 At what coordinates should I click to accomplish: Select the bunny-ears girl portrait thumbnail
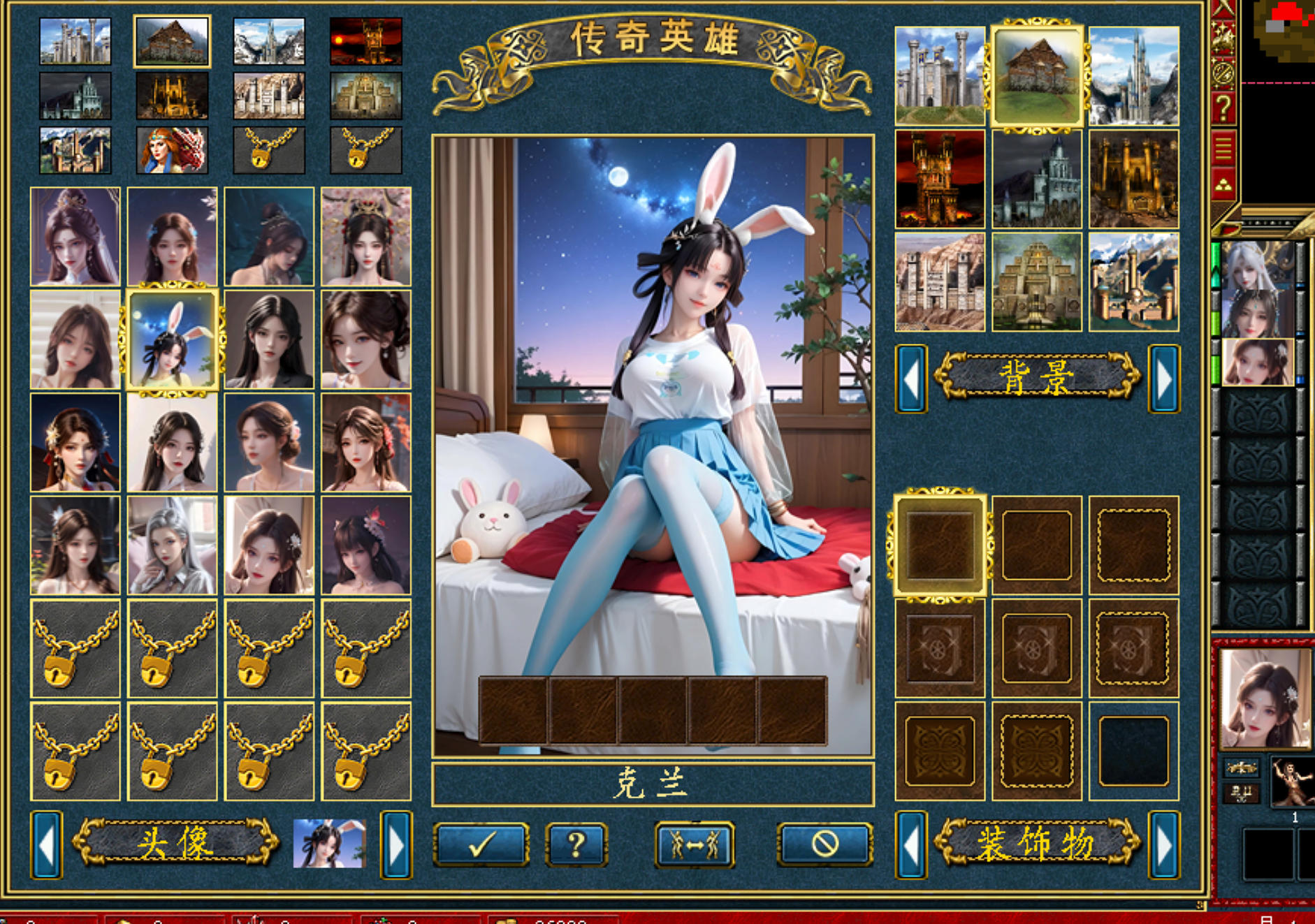171,339
